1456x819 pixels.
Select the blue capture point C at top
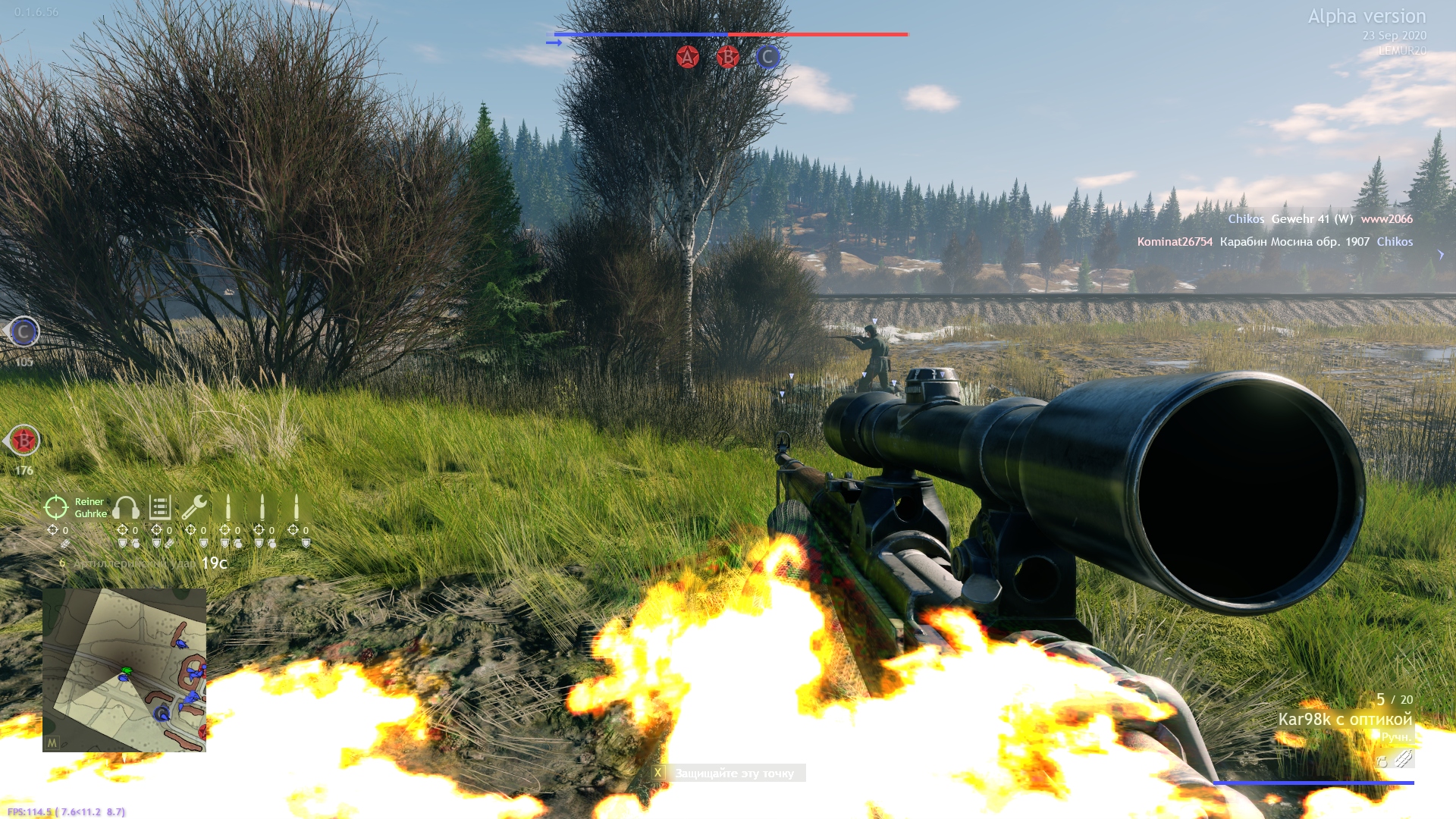pos(767,57)
